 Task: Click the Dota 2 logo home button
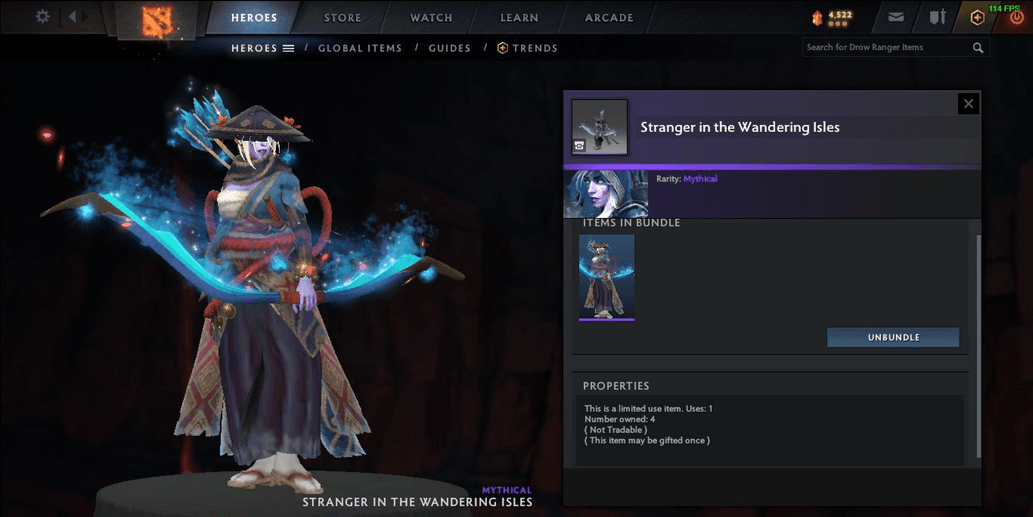tap(154, 19)
